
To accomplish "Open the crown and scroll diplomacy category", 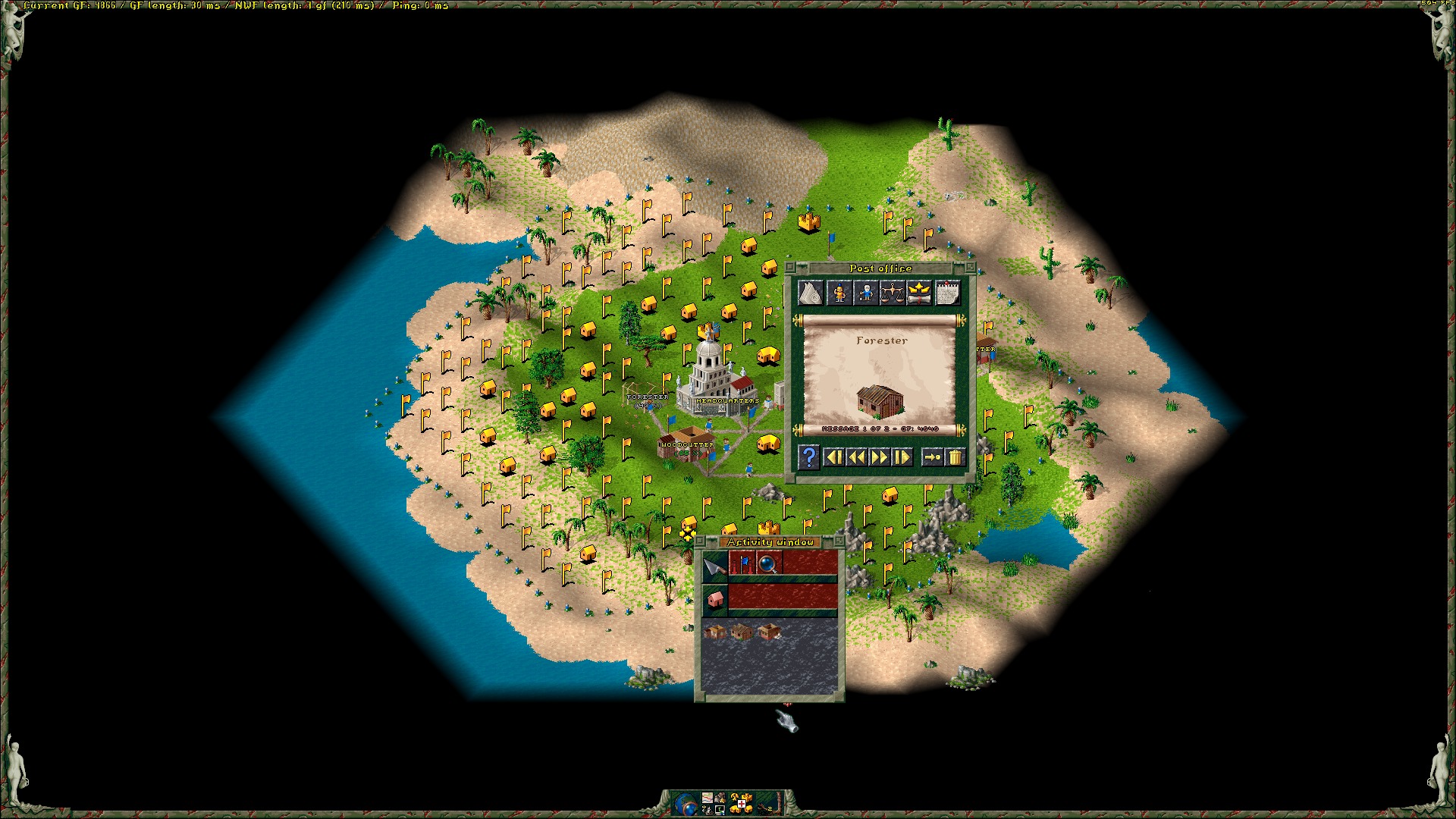I will 919,293.
